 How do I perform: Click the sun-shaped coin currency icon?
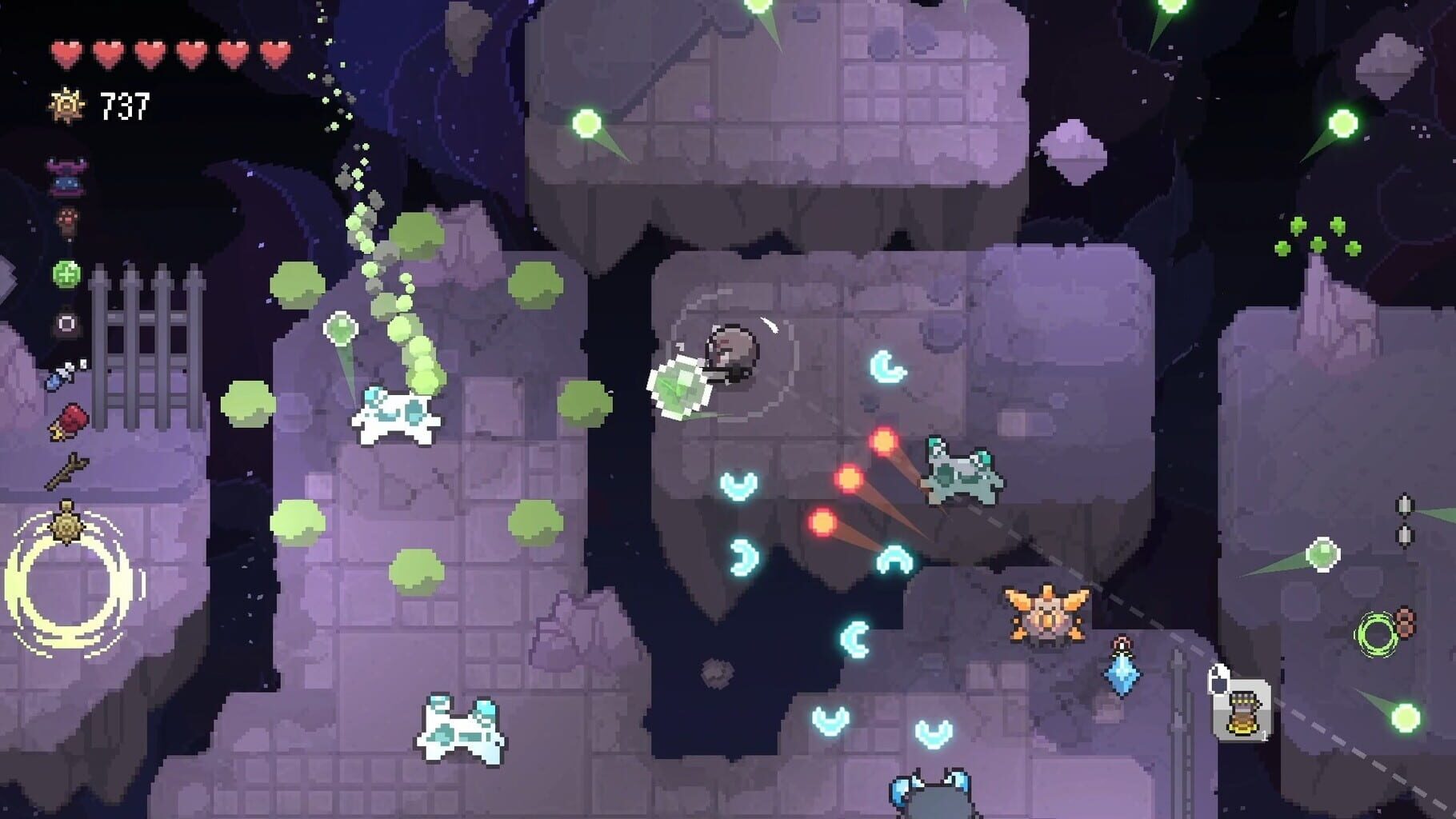(66, 102)
